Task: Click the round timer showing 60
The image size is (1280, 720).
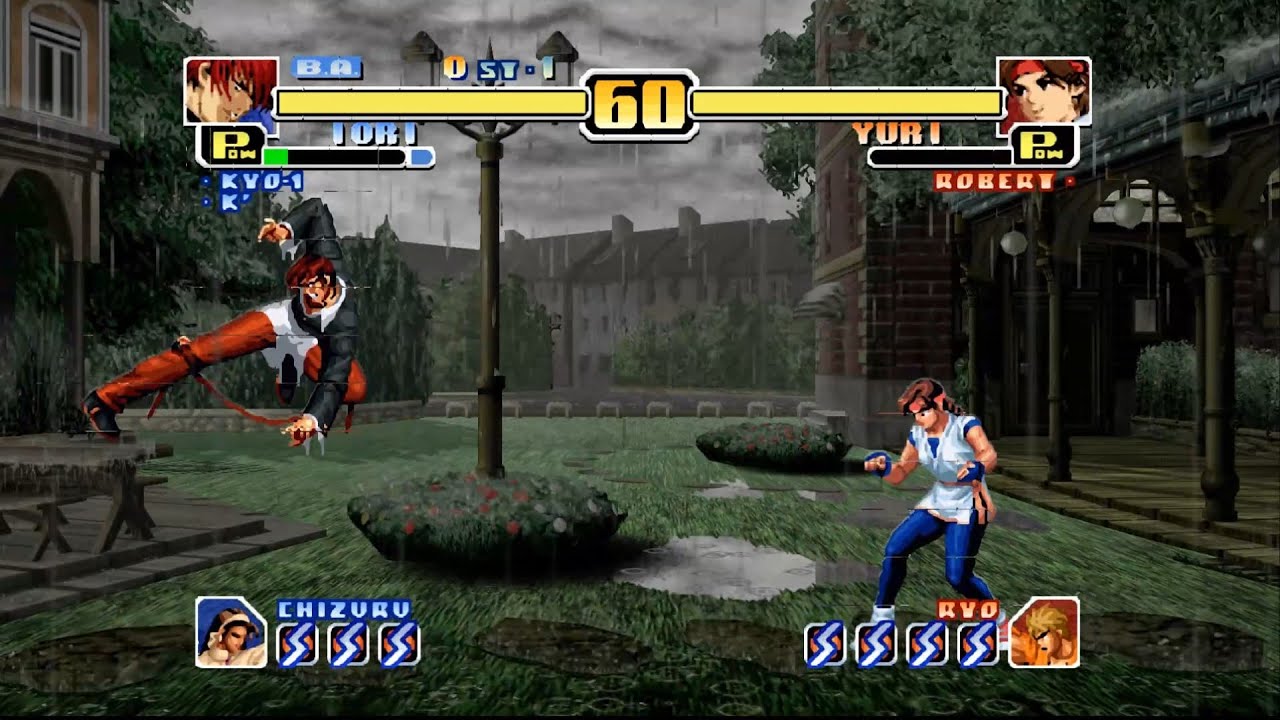Action: pyautogui.click(x=639, y=100)
